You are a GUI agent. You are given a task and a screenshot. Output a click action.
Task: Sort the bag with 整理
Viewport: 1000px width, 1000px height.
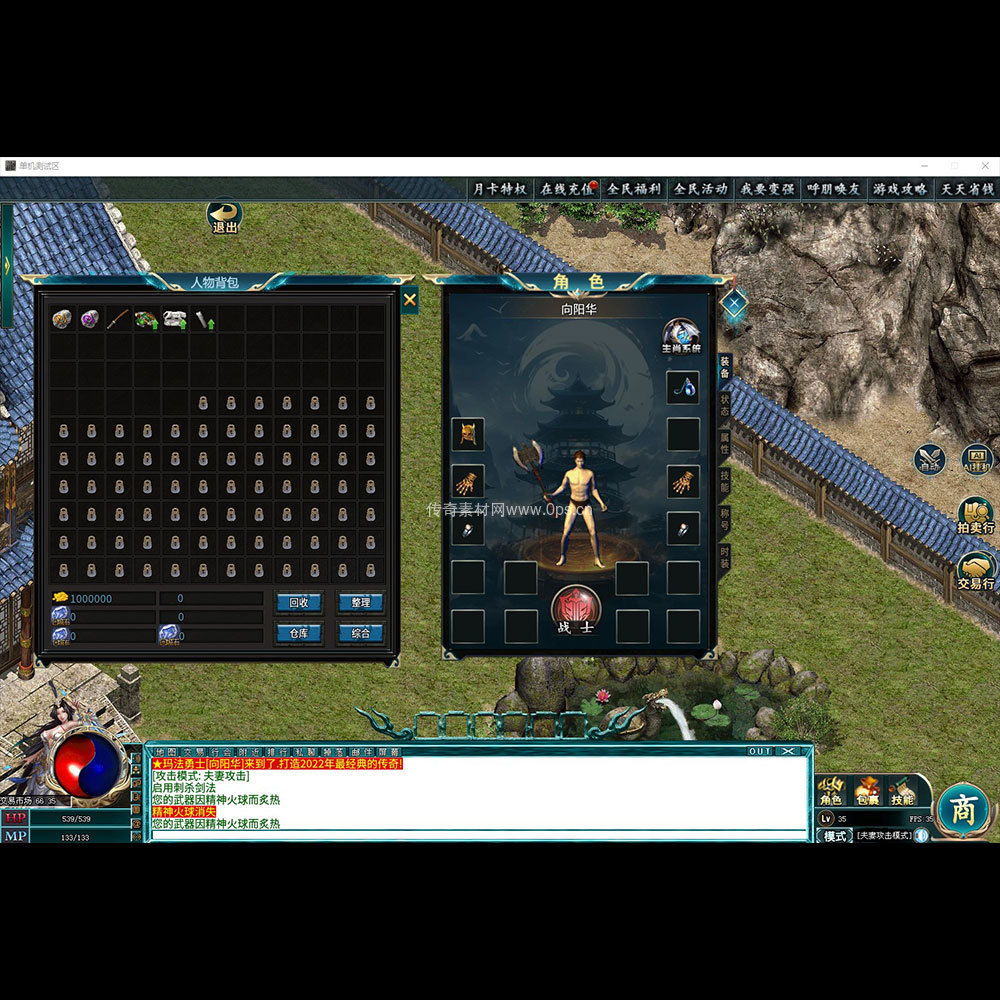[360, 602]
